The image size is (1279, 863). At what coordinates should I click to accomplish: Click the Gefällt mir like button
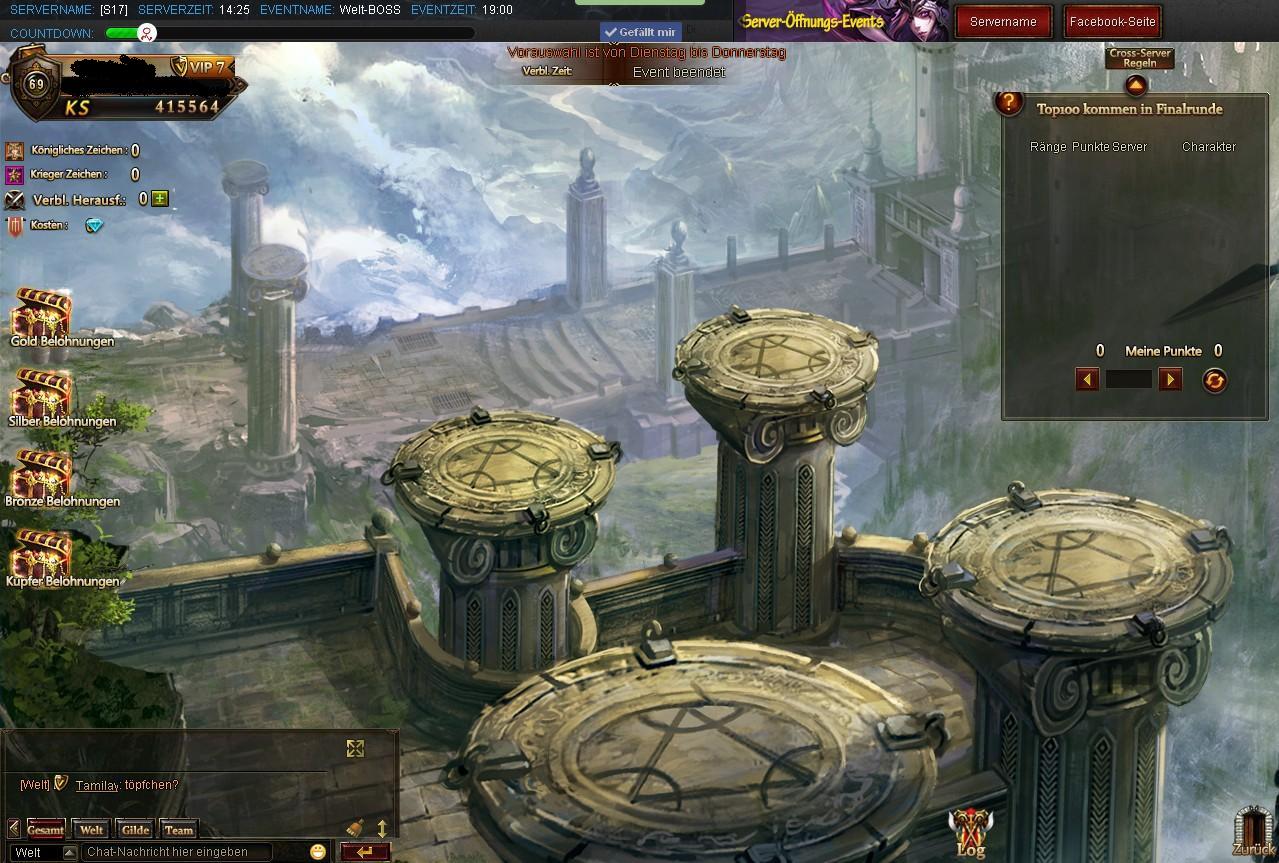click(x=640, y=32)
